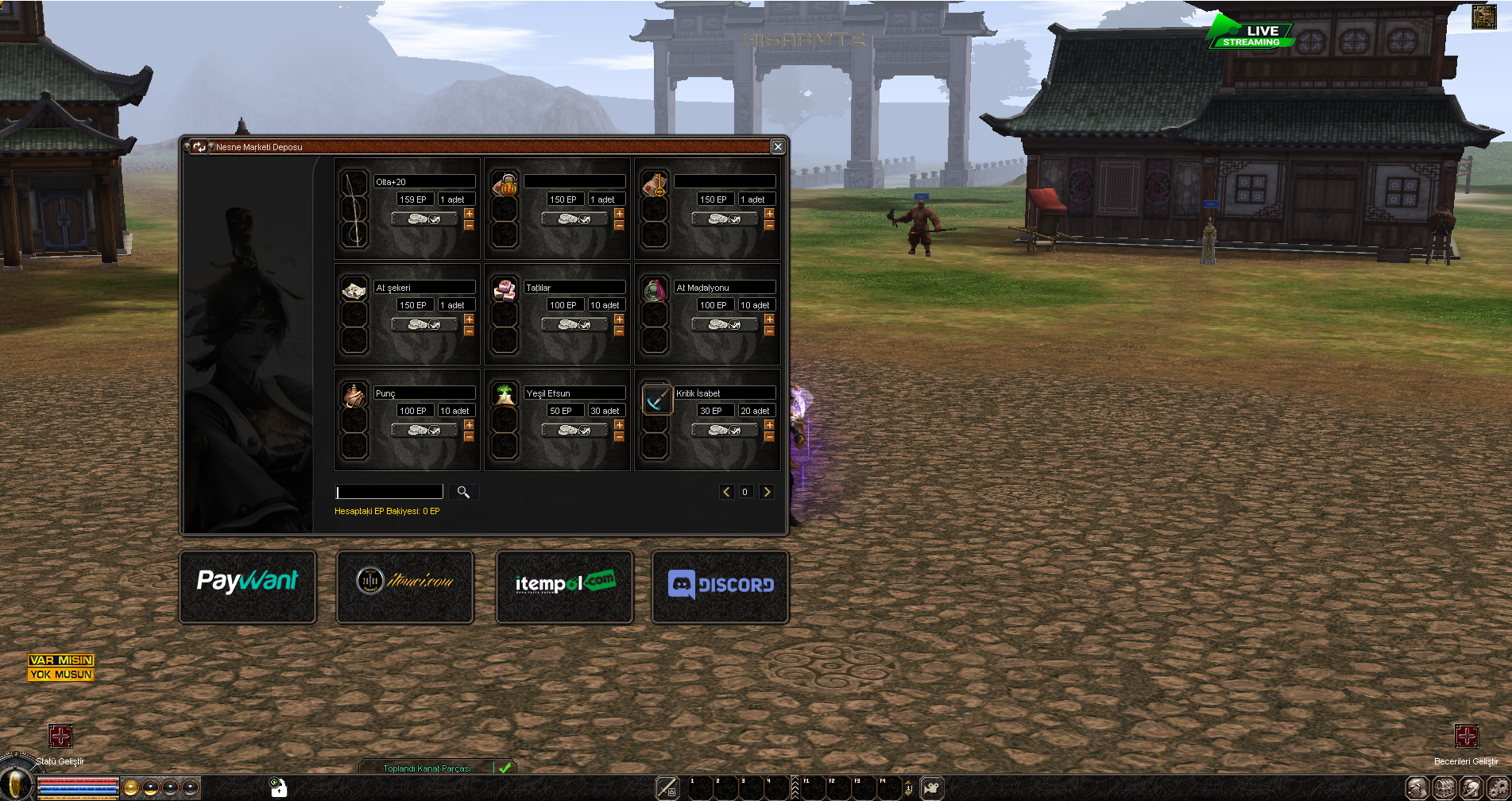This screenshot has width=1512, height=801.
Task: Click the item shop search field
Action: (389, 492)
